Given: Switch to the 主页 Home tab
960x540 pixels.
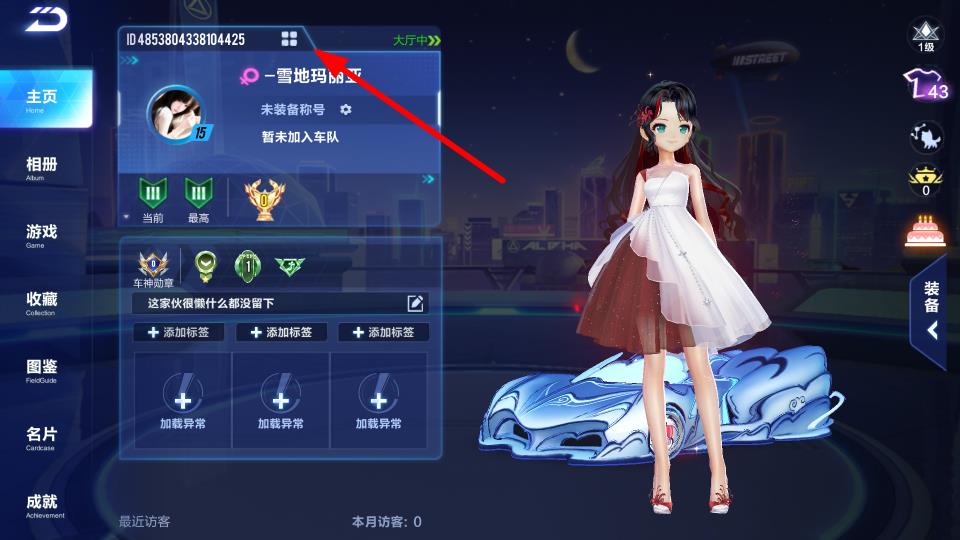Looking at the screenshot, I should (x=43, y=99).
